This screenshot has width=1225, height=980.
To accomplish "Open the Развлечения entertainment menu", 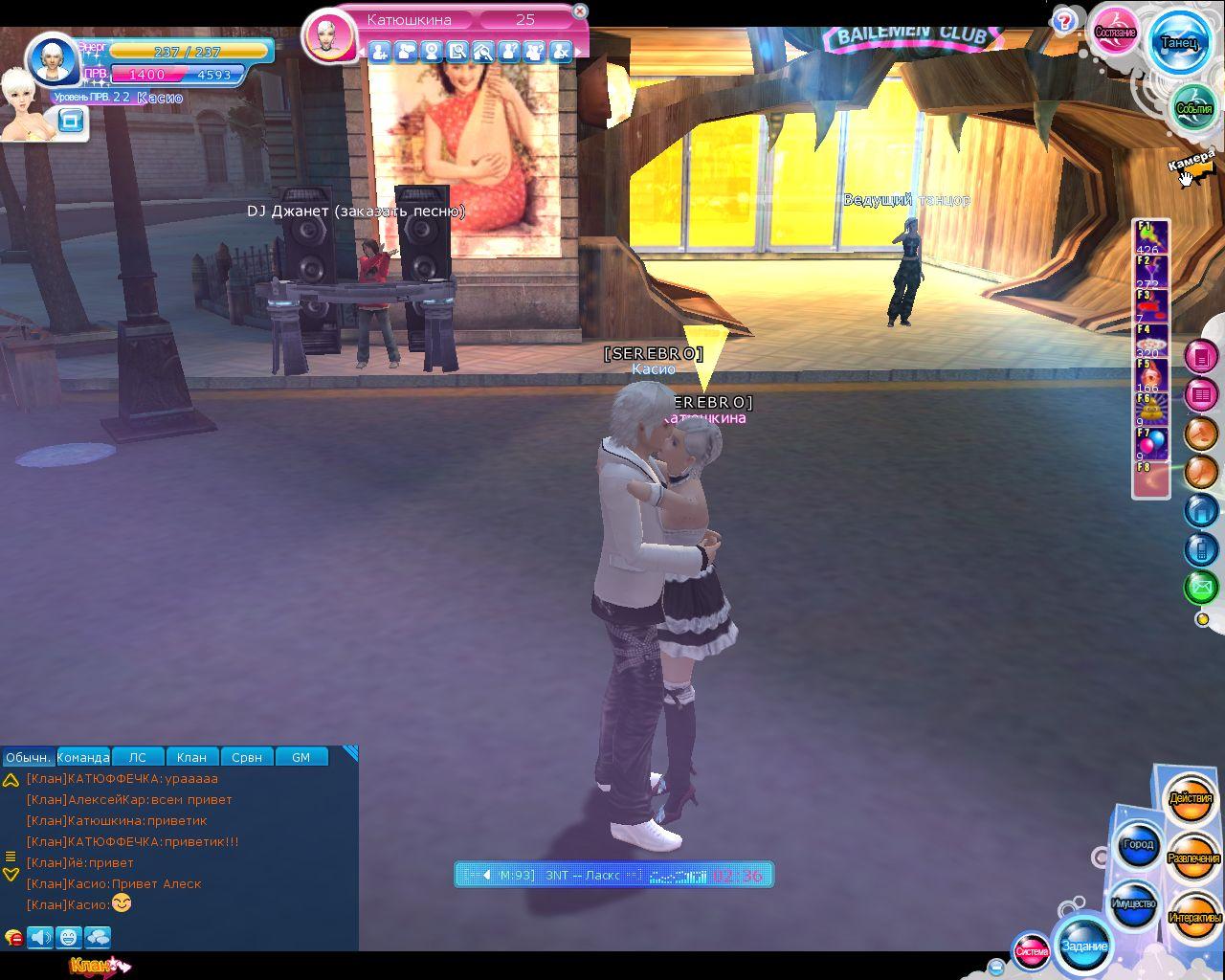I will tap(1193, 858).
